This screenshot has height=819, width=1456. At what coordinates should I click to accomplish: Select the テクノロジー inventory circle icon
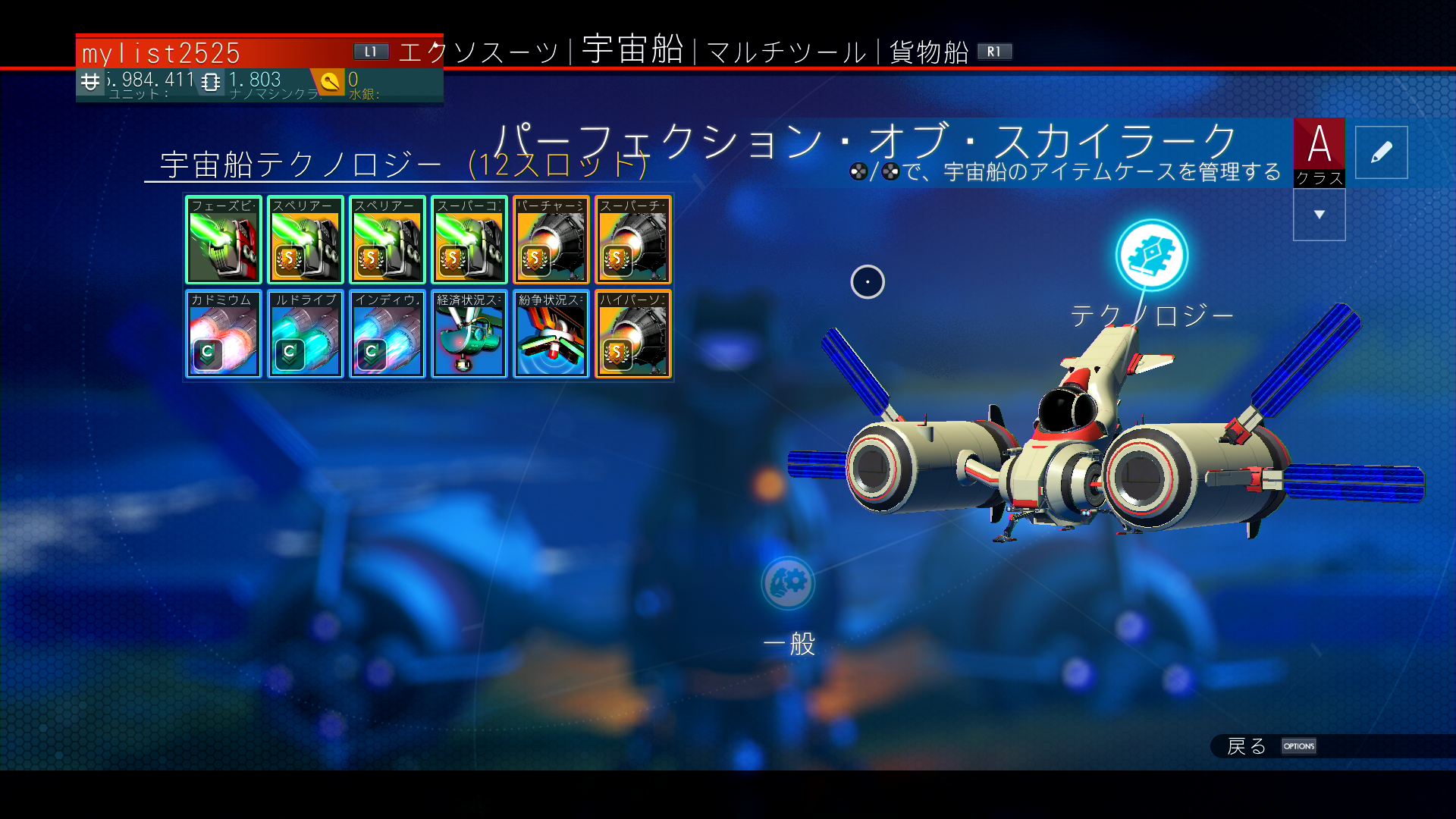[x=1151, y=256]
